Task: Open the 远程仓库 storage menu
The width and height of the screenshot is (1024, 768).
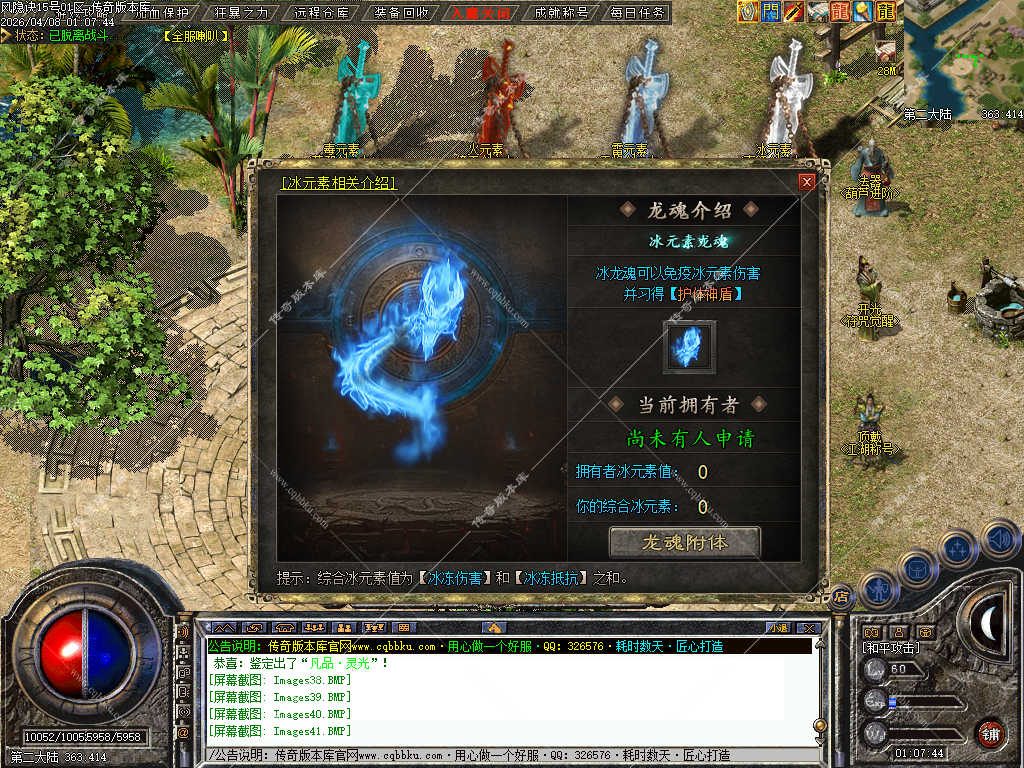Action: click(323, 13)
